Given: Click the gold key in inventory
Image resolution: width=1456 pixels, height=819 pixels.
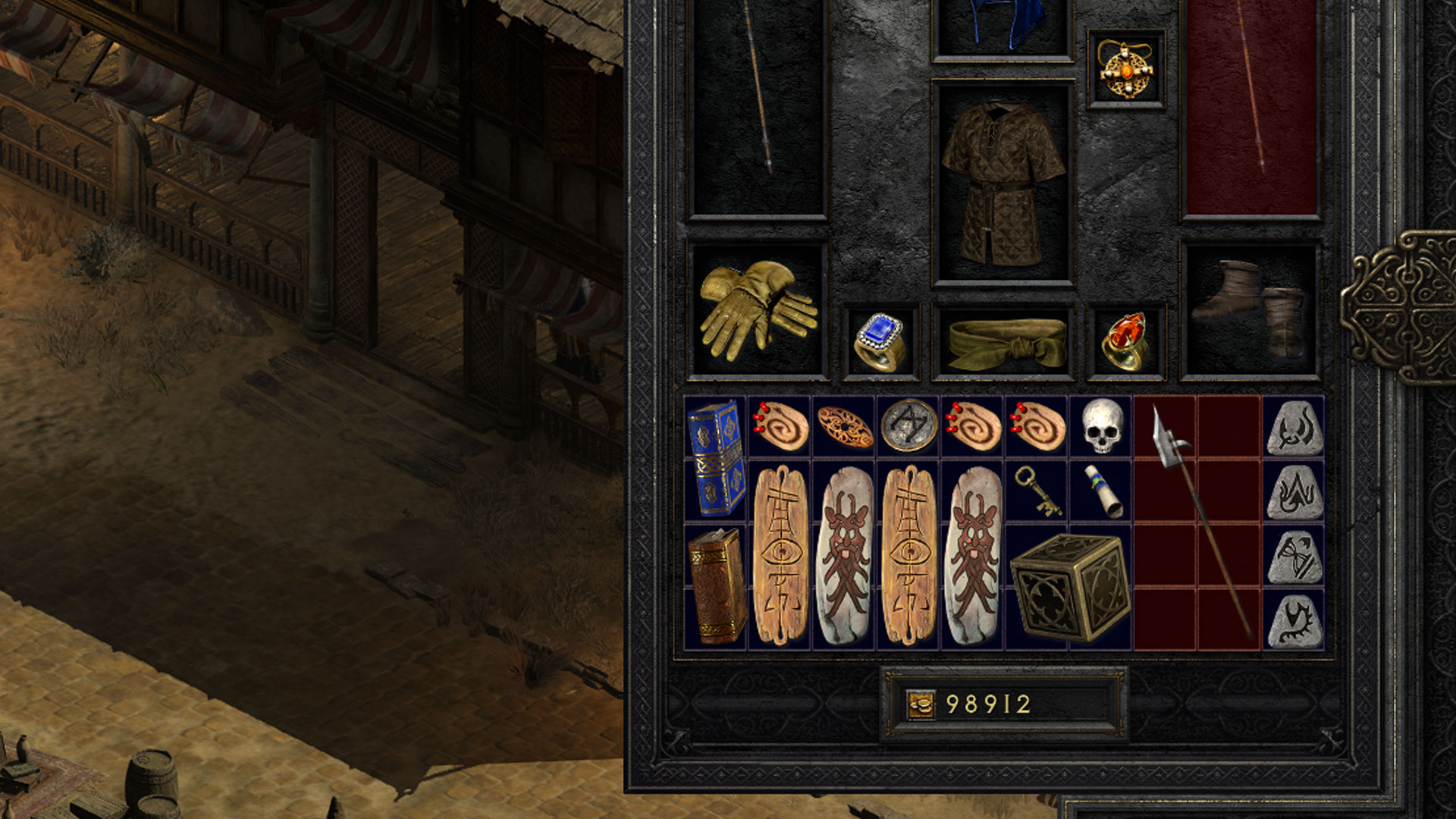Looking at the screenshot, I should pos(1037,491).
